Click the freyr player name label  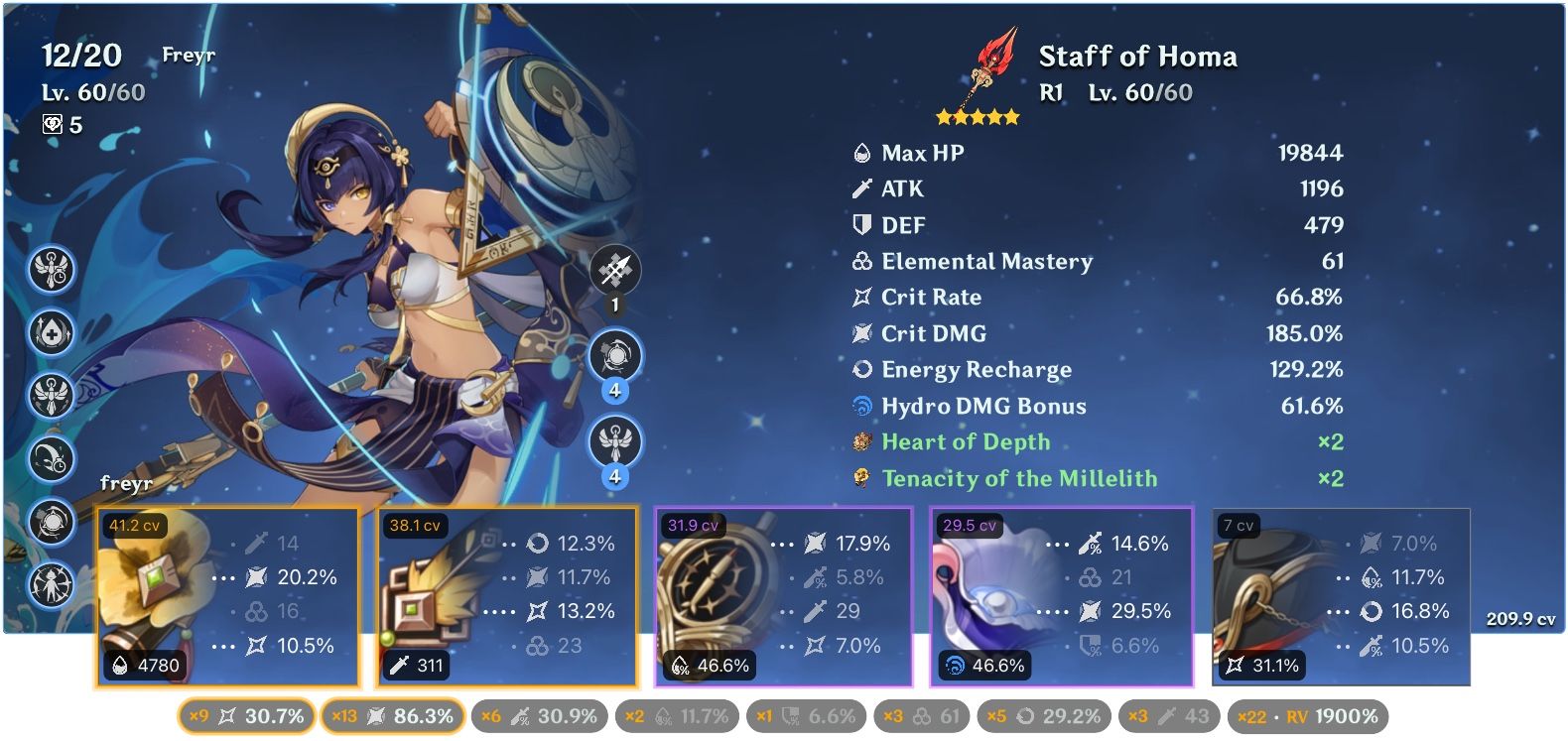[x=127, y=485]
